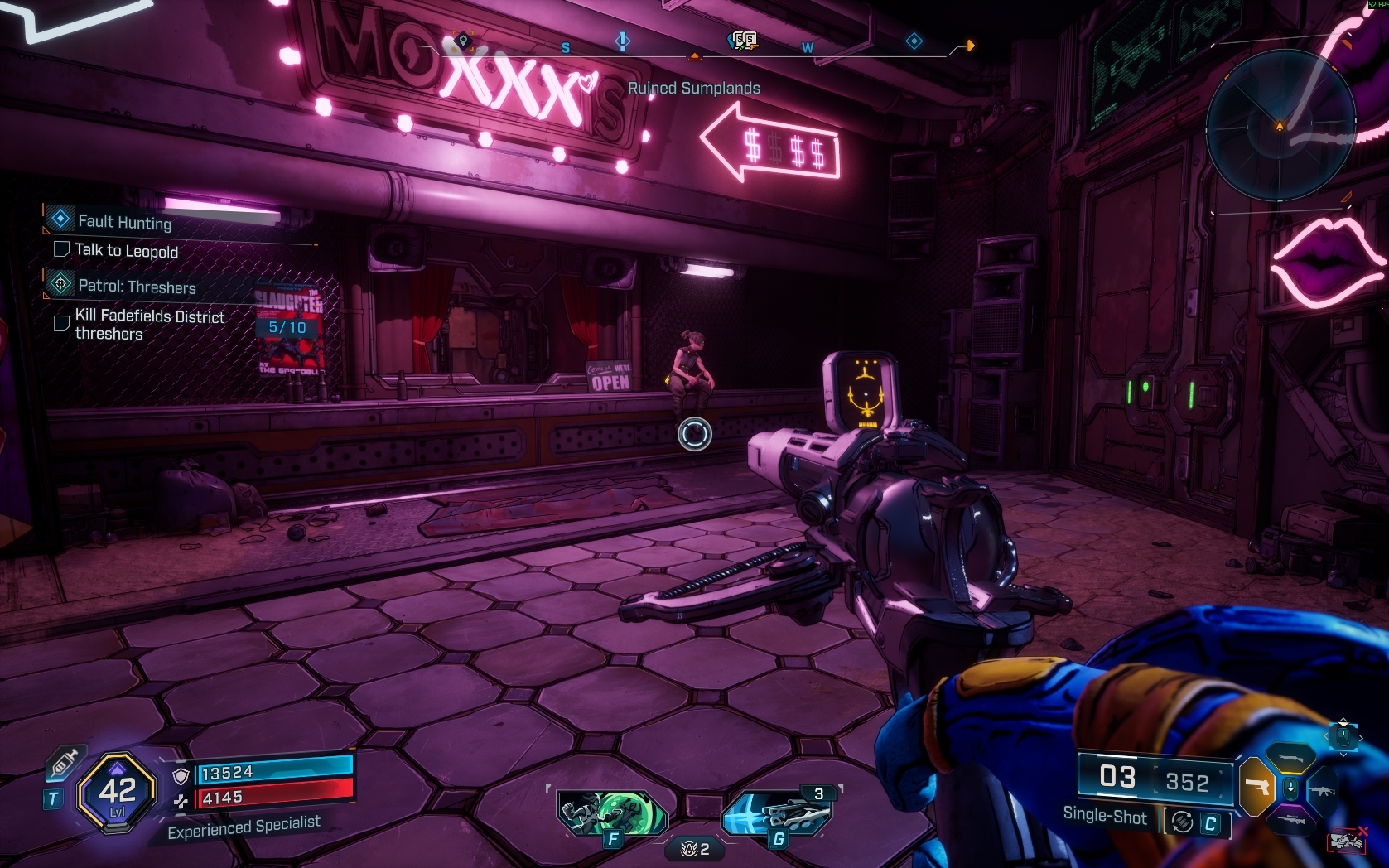This screenshot has width=1389, height=868.
Task: Open the Fault Hunting quest tracker entry
Action: point(124,221)
